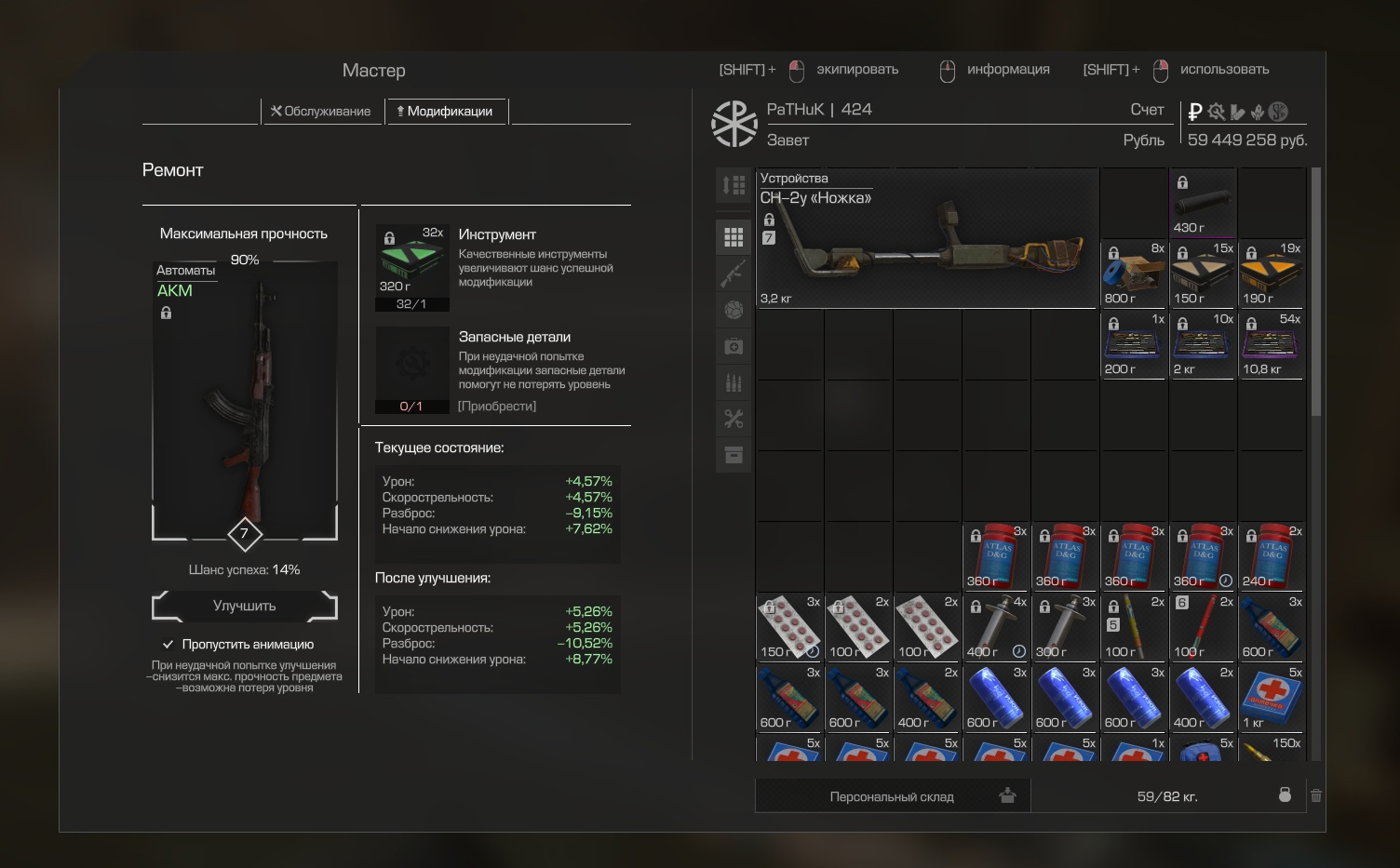
Task: Click the Улучшить upgrade button
Action: pos(245,606)
